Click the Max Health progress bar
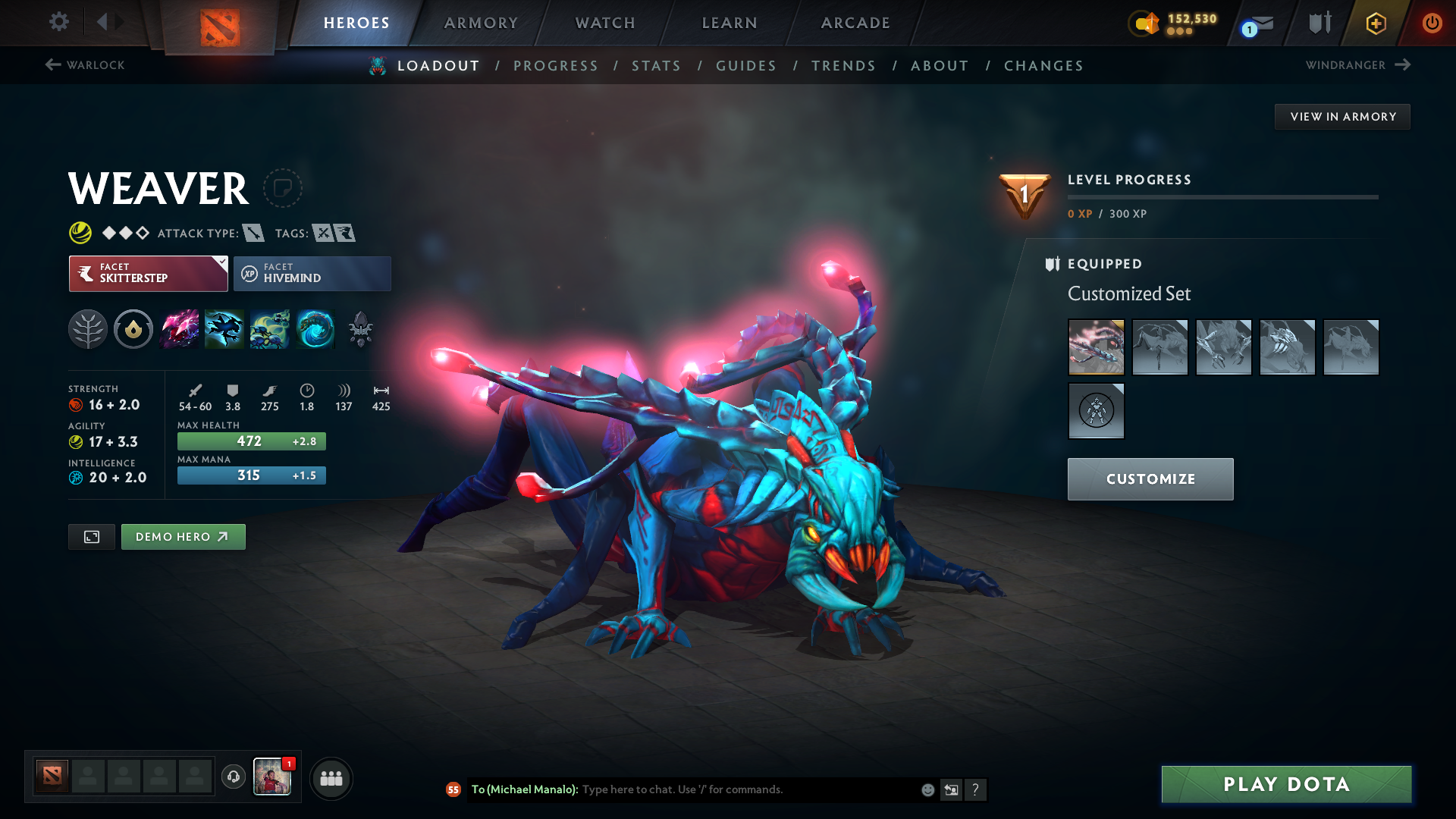The height and width of the screenshot is (819, 1456). tap(251, 441)
